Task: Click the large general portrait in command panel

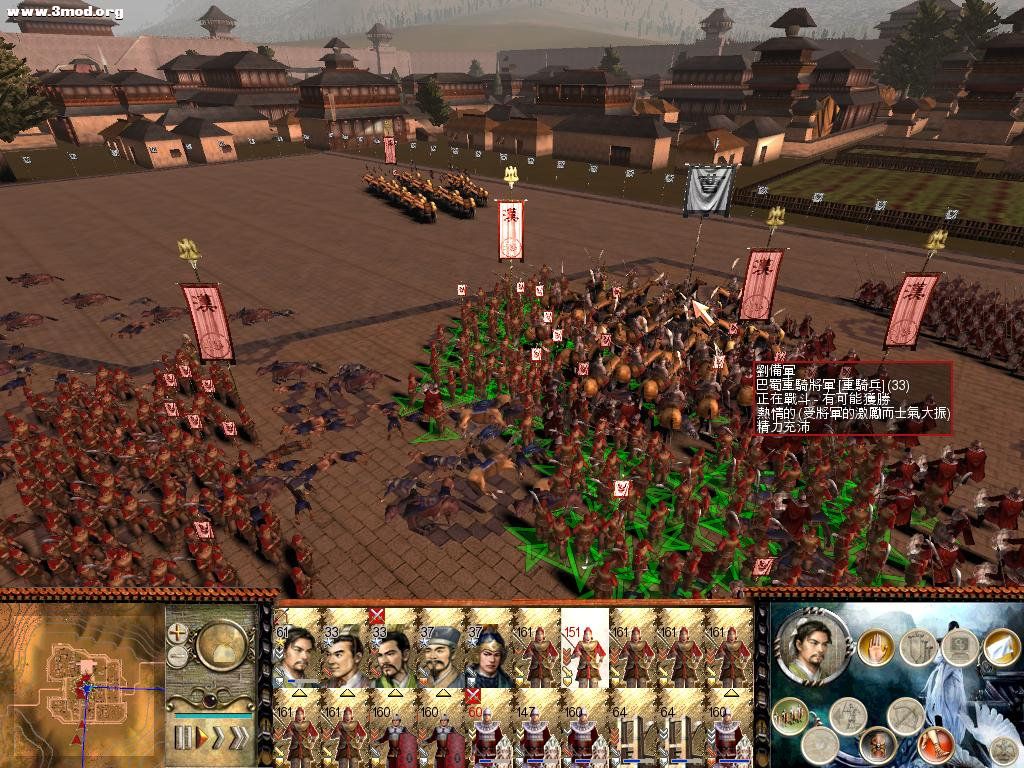Action: coord(814,647)
